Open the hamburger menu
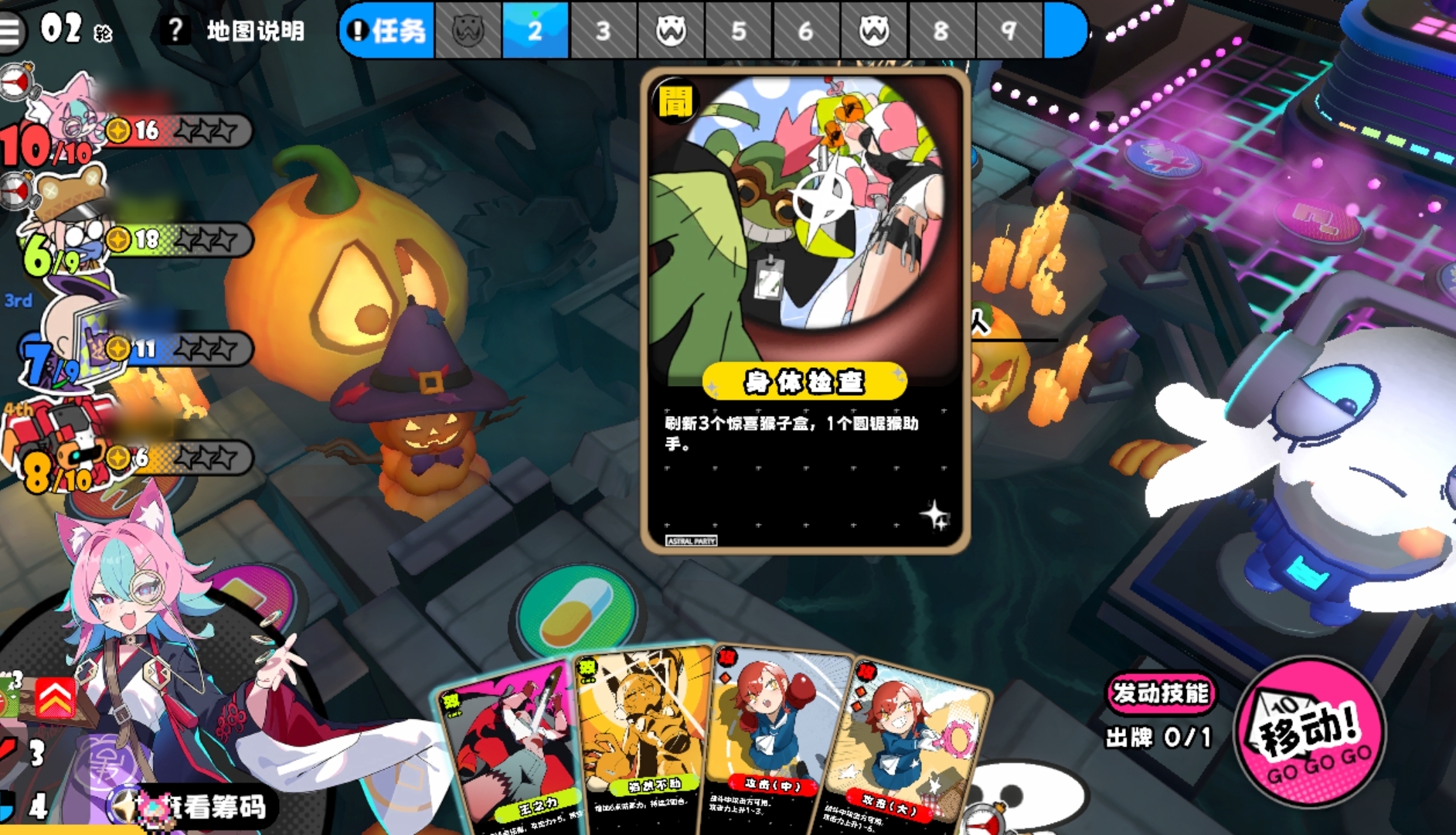This screenshot has width=1456, height=835. pyautogui.click(x=11, y=31)
